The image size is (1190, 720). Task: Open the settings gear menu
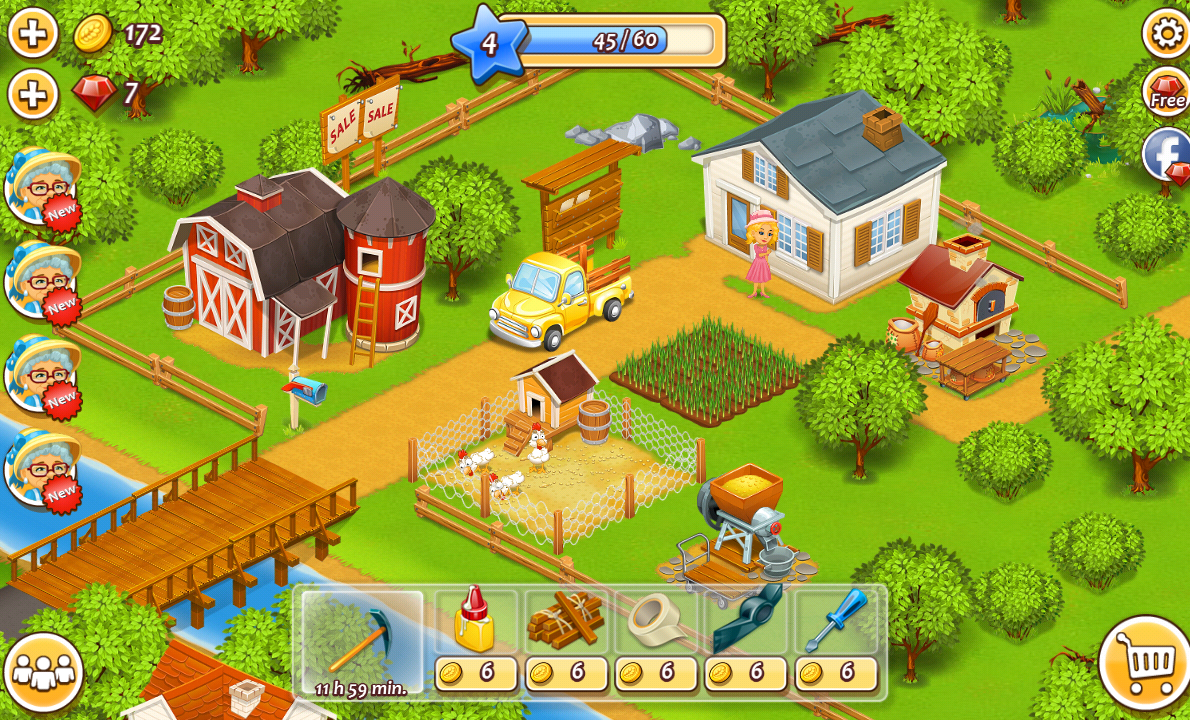tap(1166, 33)
